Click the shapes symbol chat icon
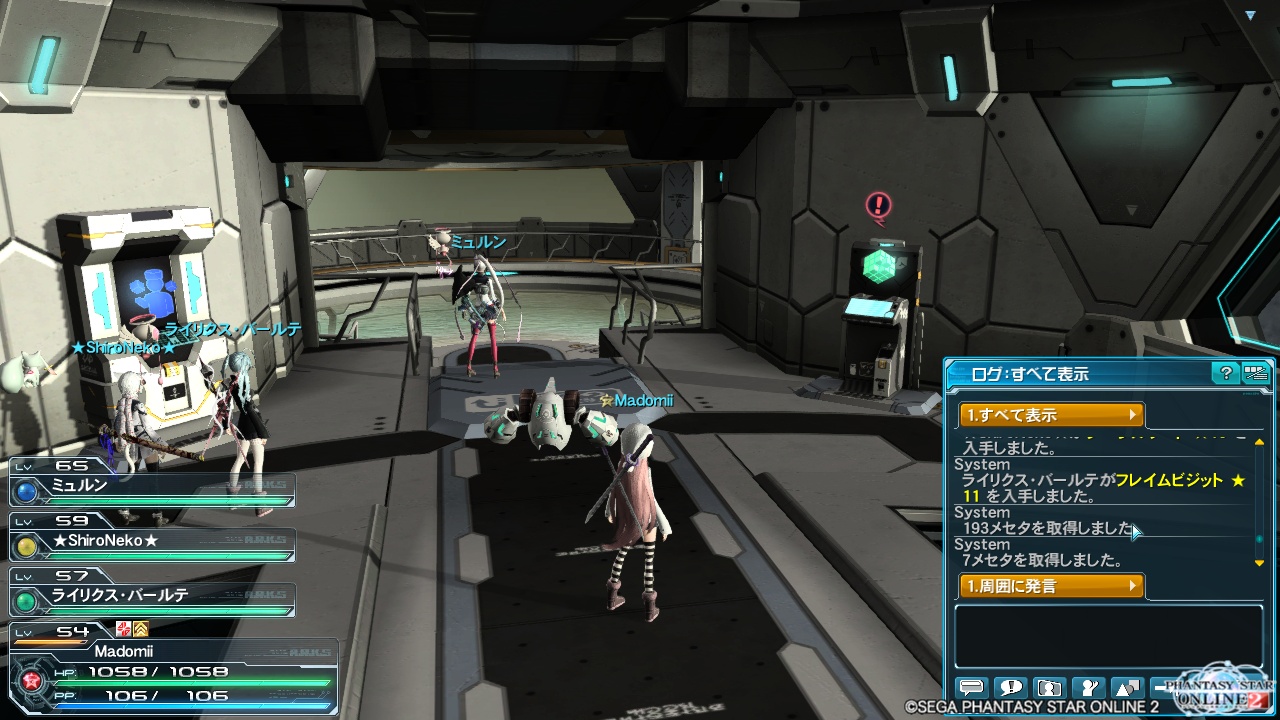1280x720 pixels. tap(1127, 688)
